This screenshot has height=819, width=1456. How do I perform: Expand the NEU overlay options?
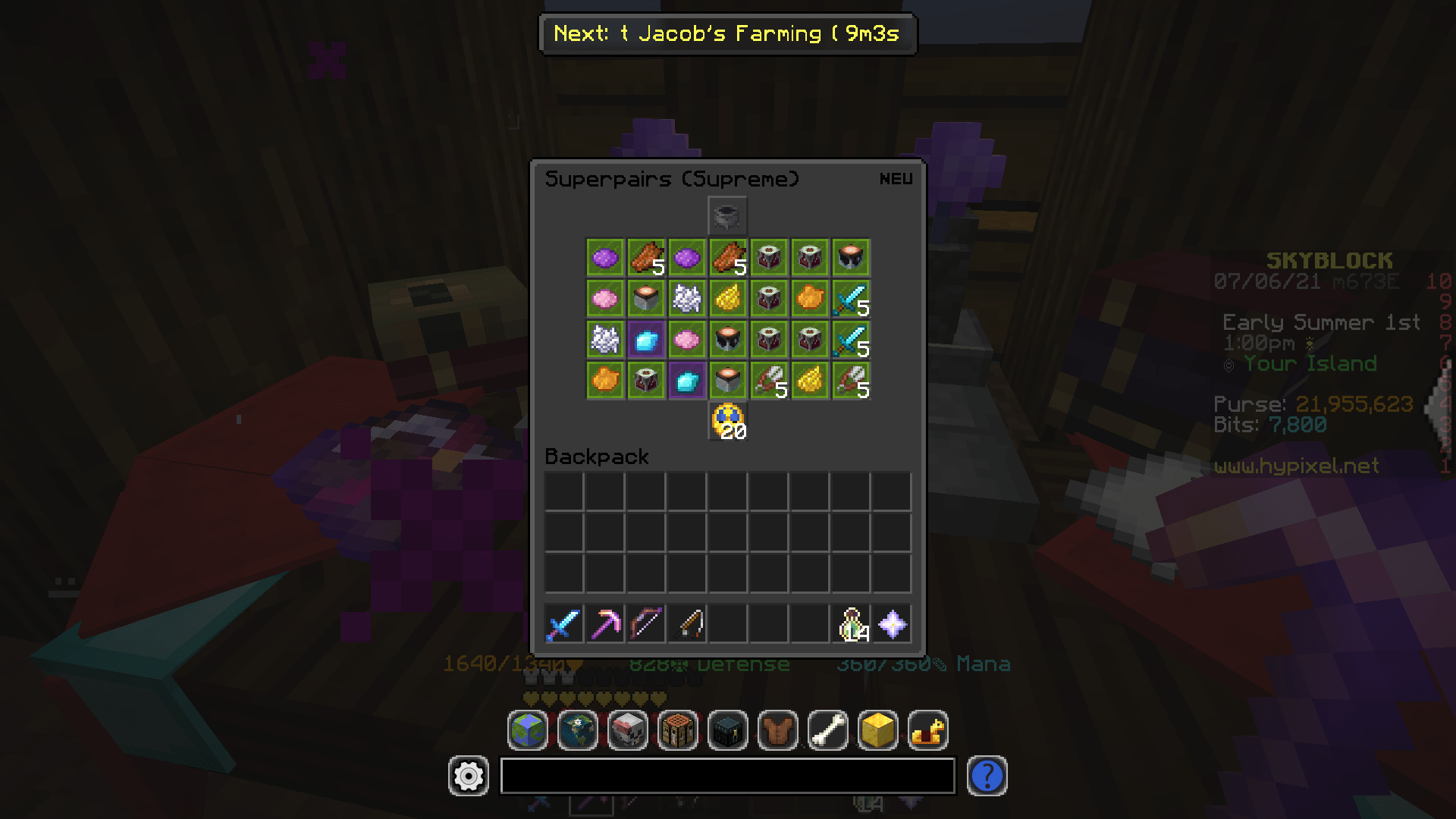(895, 178)
